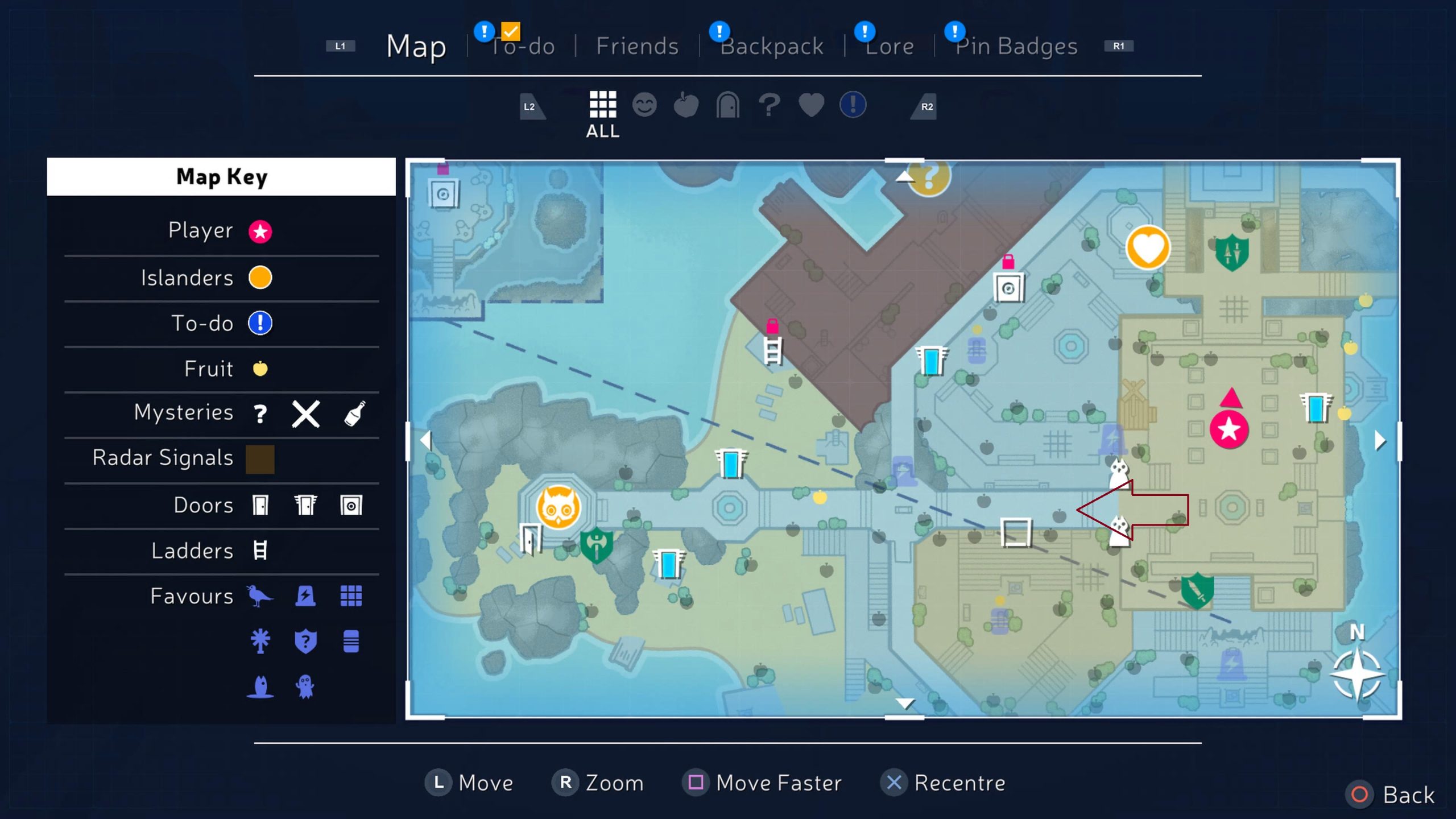1456x819 pixels.
Task: Select the heart map filter
Action: (x=811, y=105)
